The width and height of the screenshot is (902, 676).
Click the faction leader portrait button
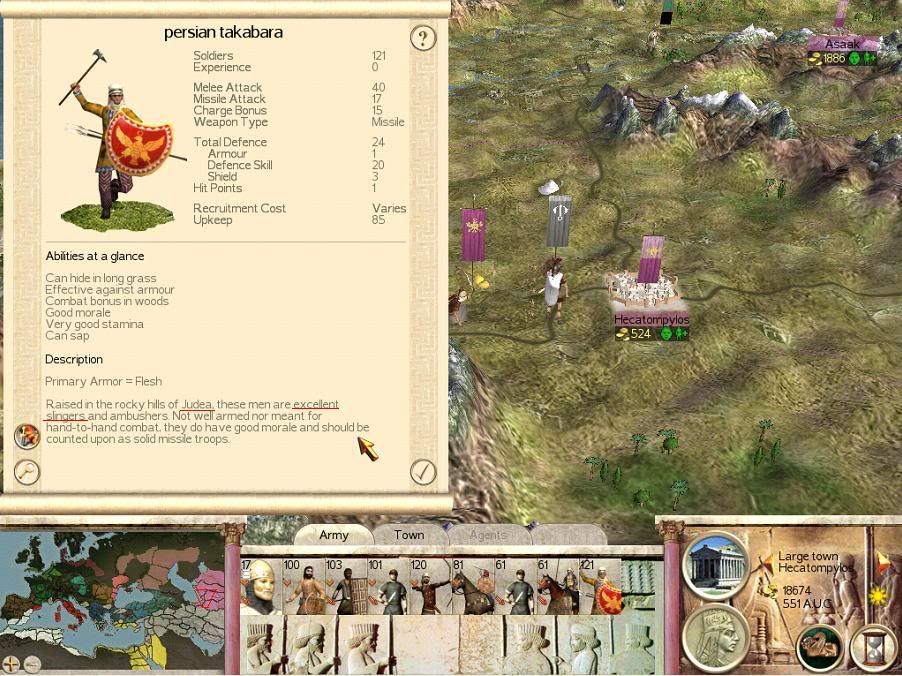pyautogui.click(x=716, y=636)
